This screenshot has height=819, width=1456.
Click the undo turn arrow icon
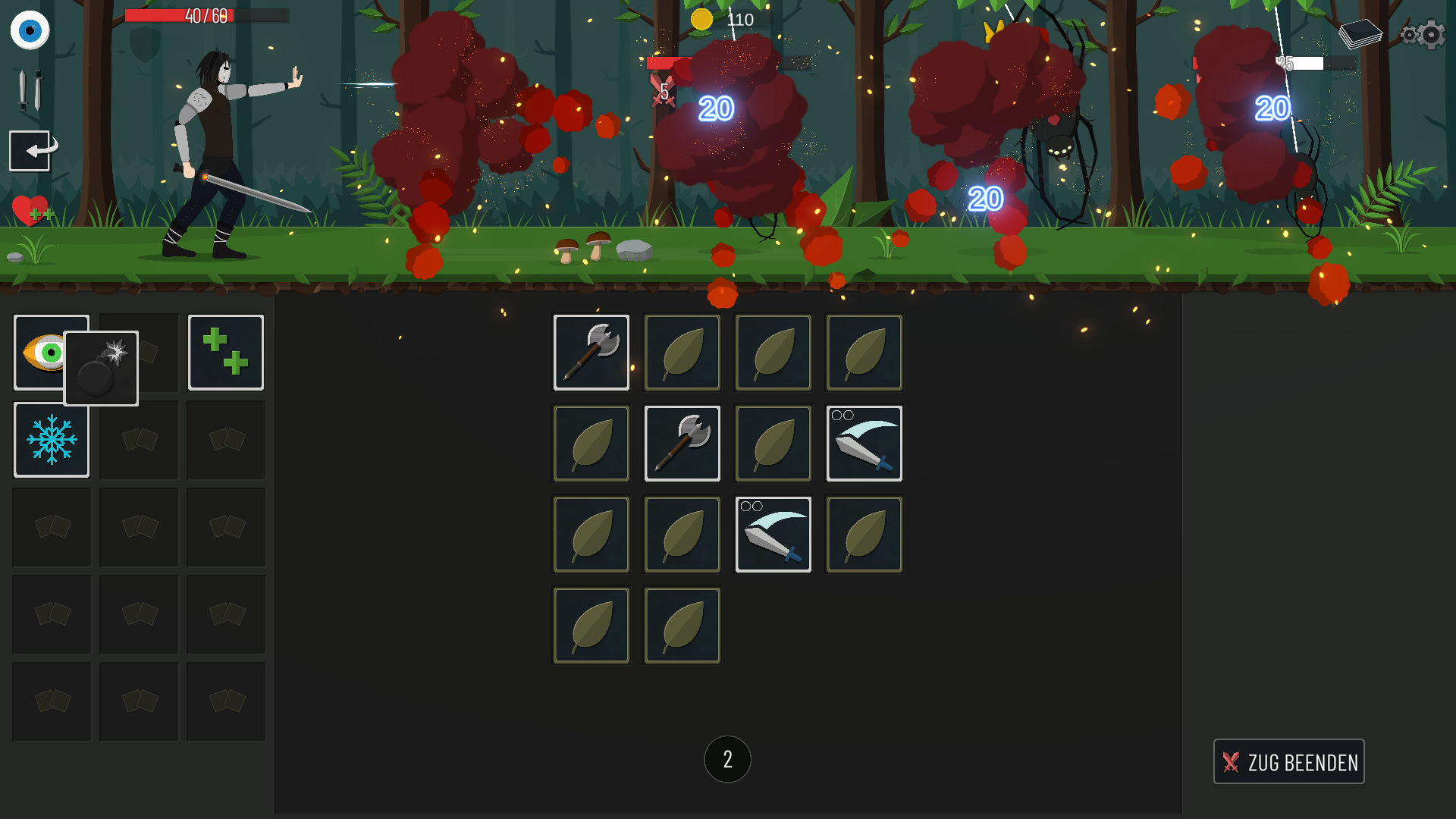pyautogui.click(x=29, y=151)
